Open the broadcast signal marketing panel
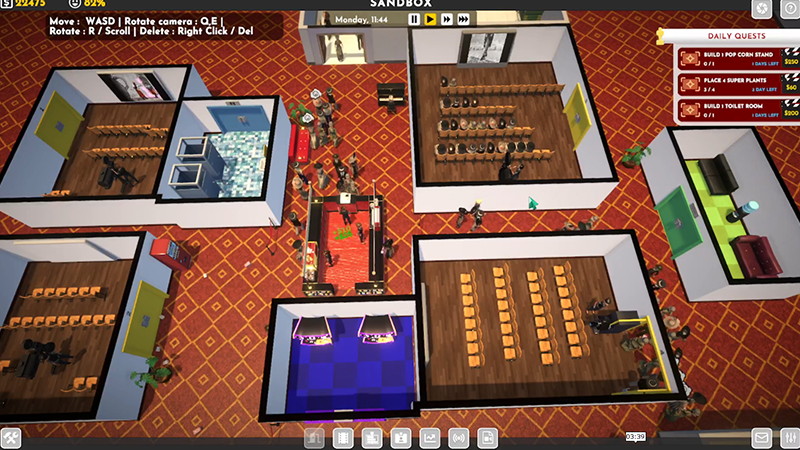Screen dimensions: 800x450 (x=458, y=438)
